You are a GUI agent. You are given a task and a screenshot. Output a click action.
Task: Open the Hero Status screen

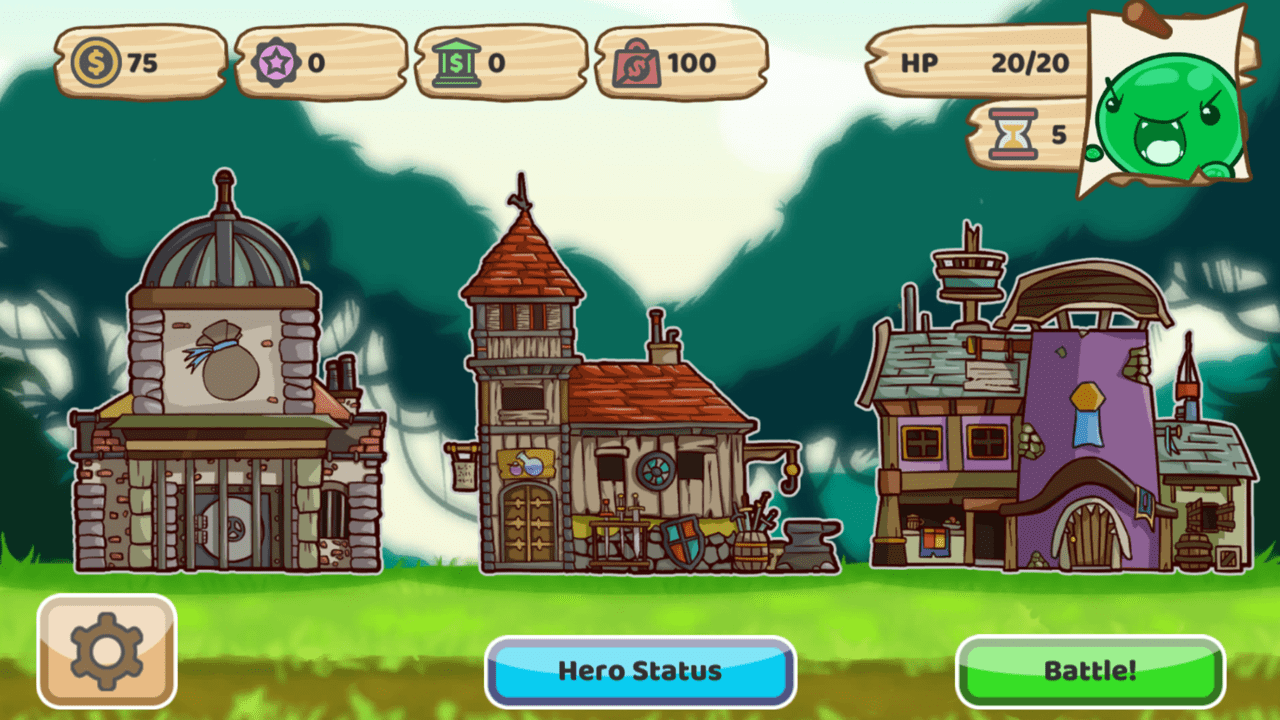640,671
